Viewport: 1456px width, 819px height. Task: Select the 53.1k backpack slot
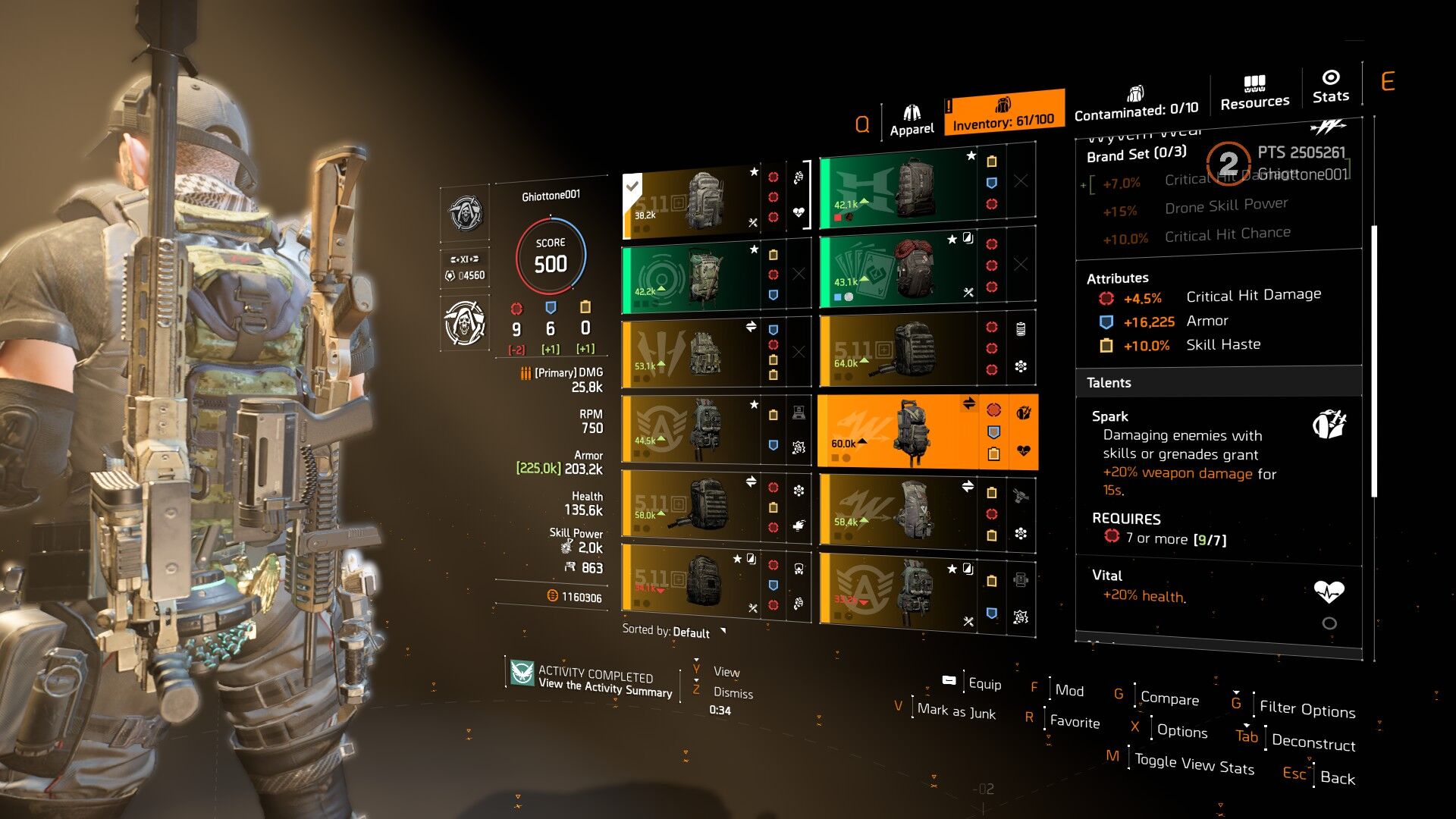point(690,353)
